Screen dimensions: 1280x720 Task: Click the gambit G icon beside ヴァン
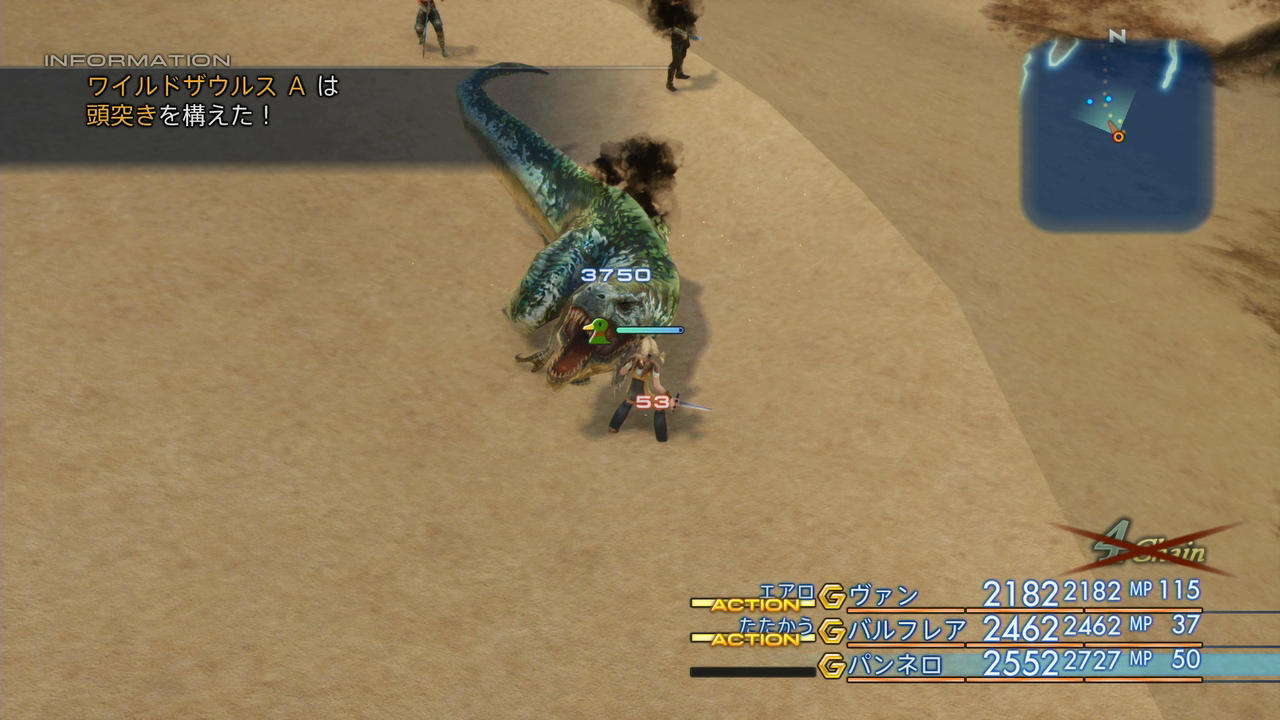coord(832,597)
